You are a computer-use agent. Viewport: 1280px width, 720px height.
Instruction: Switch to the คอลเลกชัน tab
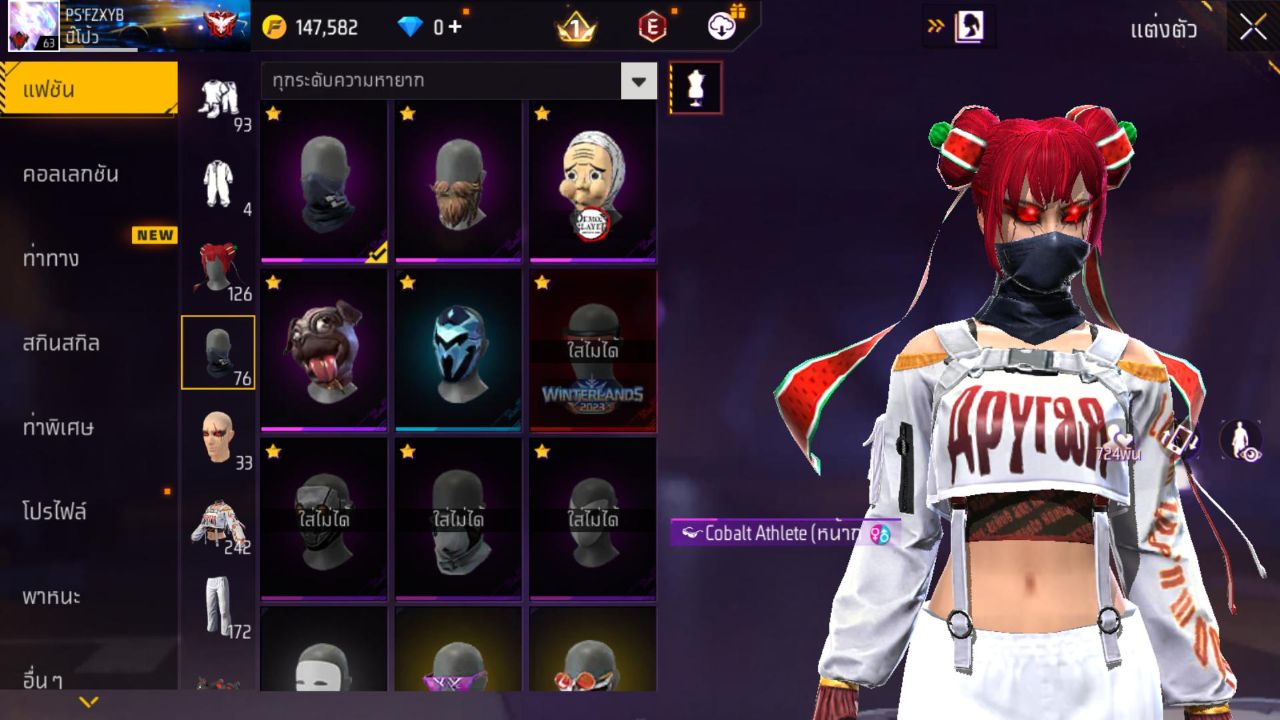(x=71, y=174)
